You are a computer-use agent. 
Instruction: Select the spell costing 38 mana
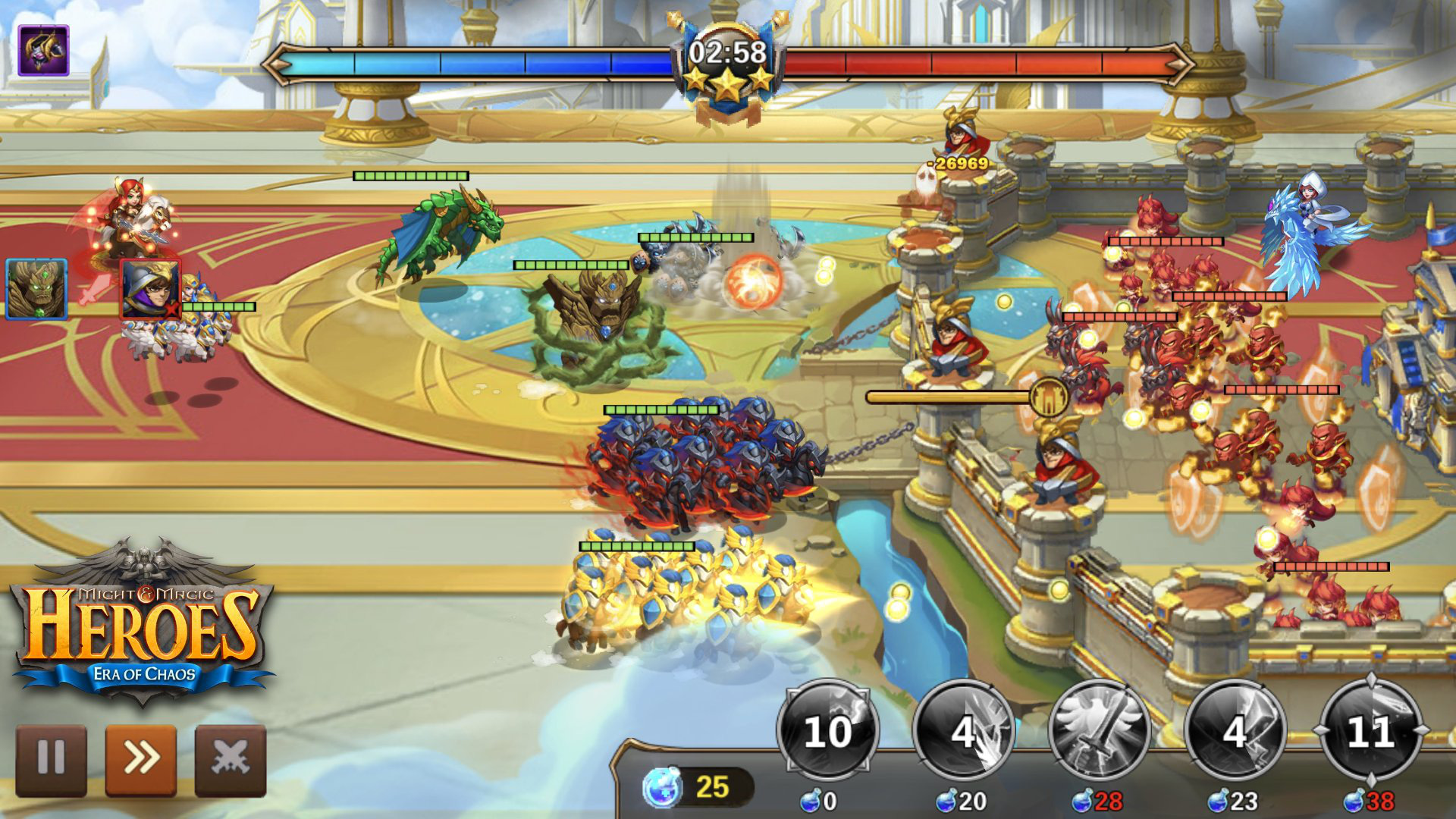tap(1370, 731)
